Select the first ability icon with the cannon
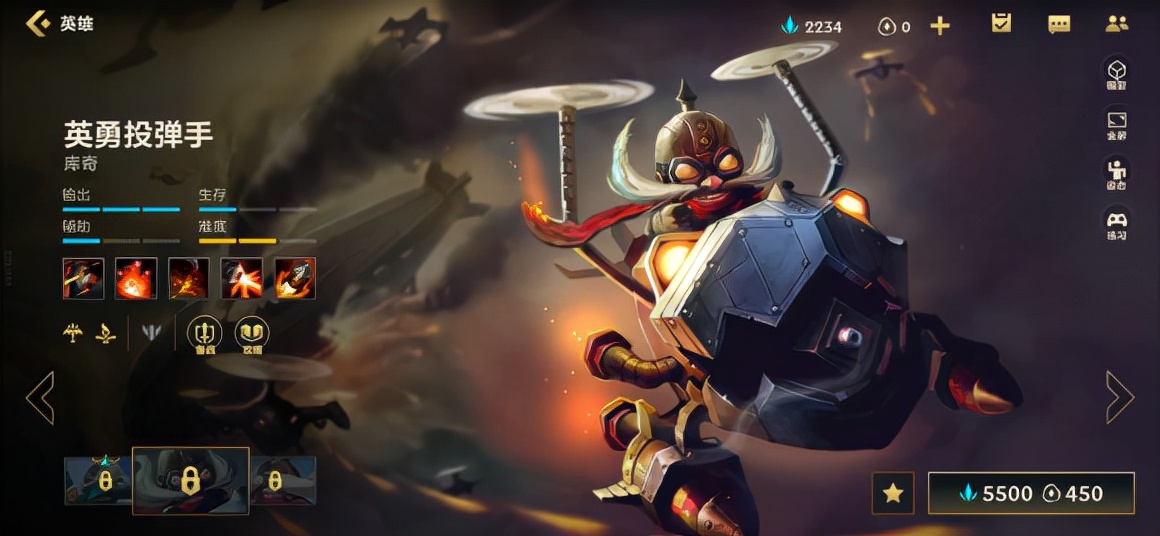The height and width of the screenshot is (536, 1160). (83, 278)
